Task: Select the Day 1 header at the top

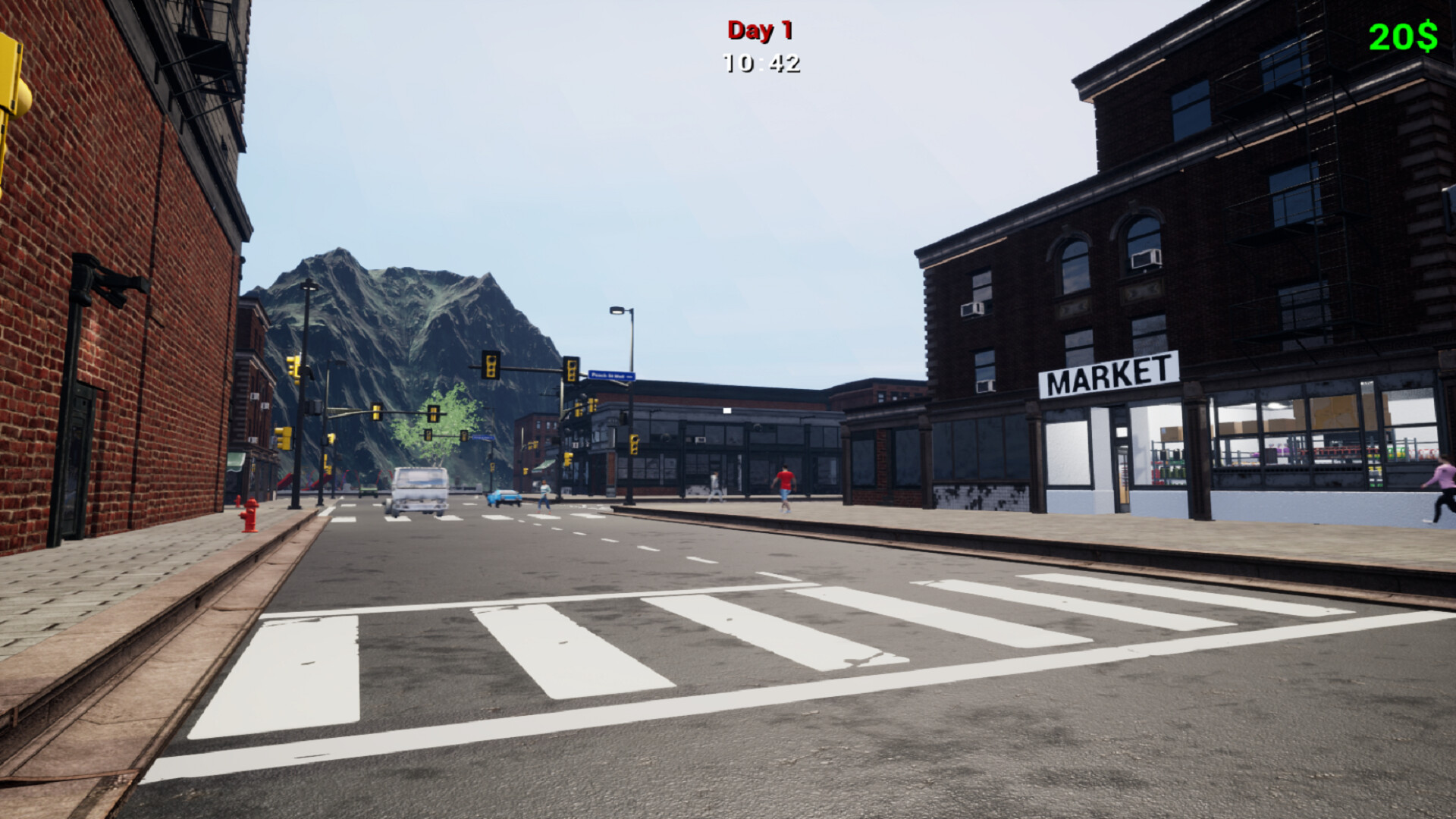Action: pos(759,30)
